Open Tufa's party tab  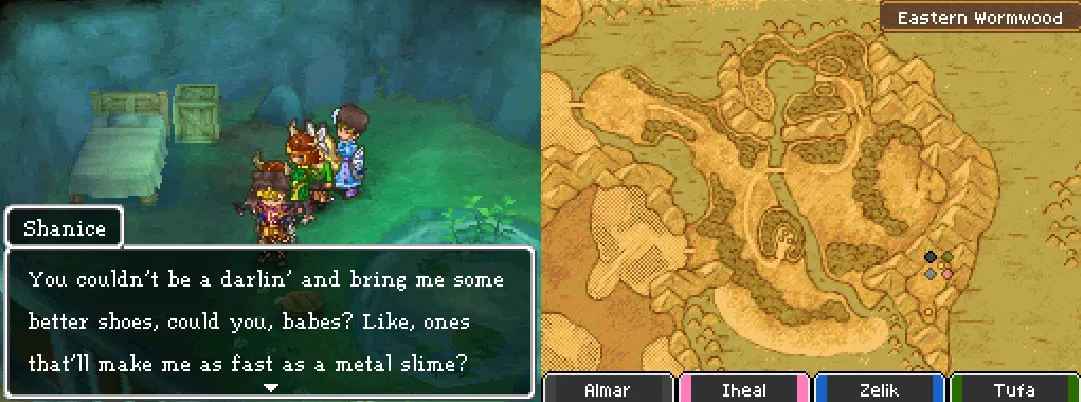(x=1014, y=389)
